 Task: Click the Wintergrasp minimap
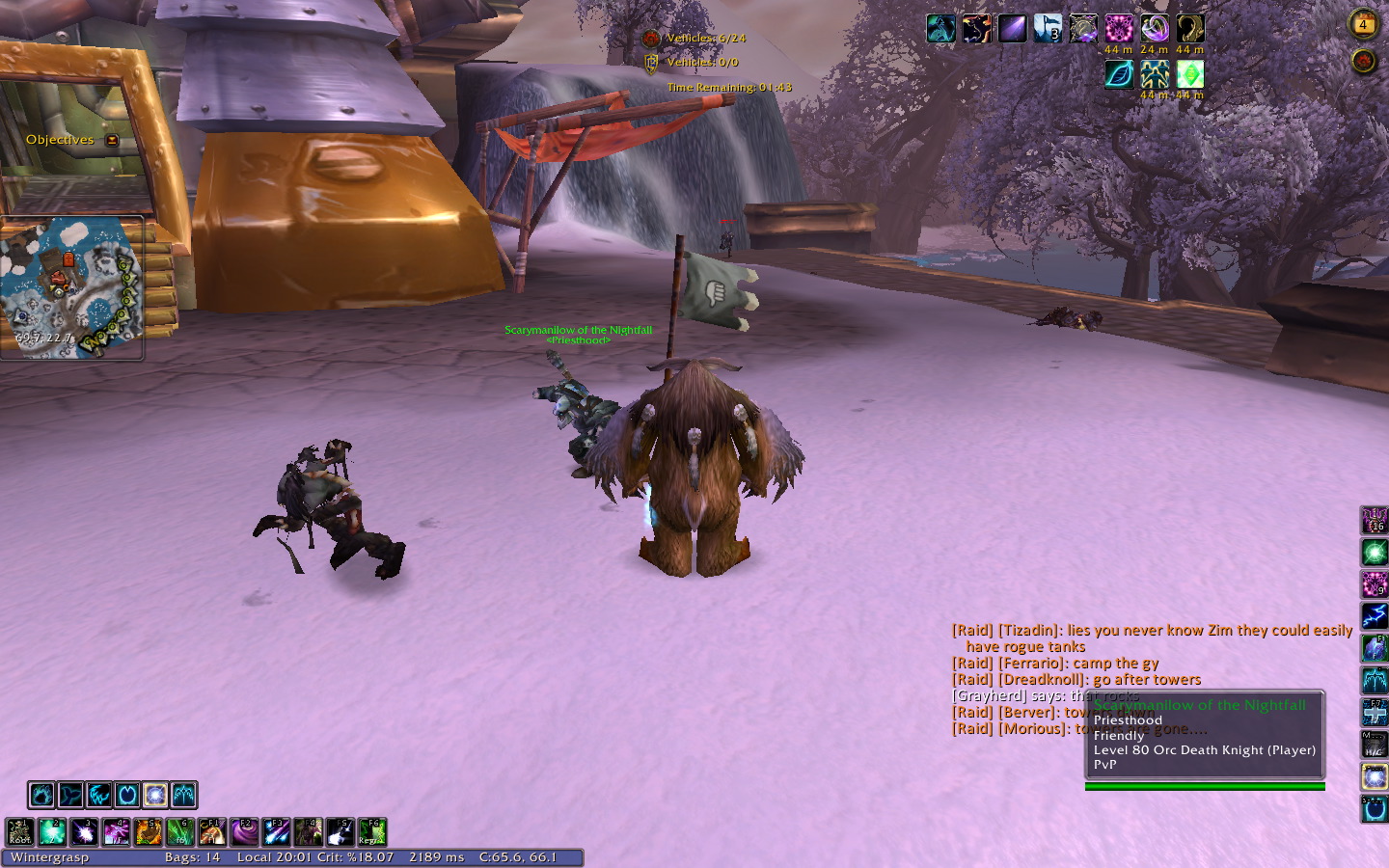point(71,286)
